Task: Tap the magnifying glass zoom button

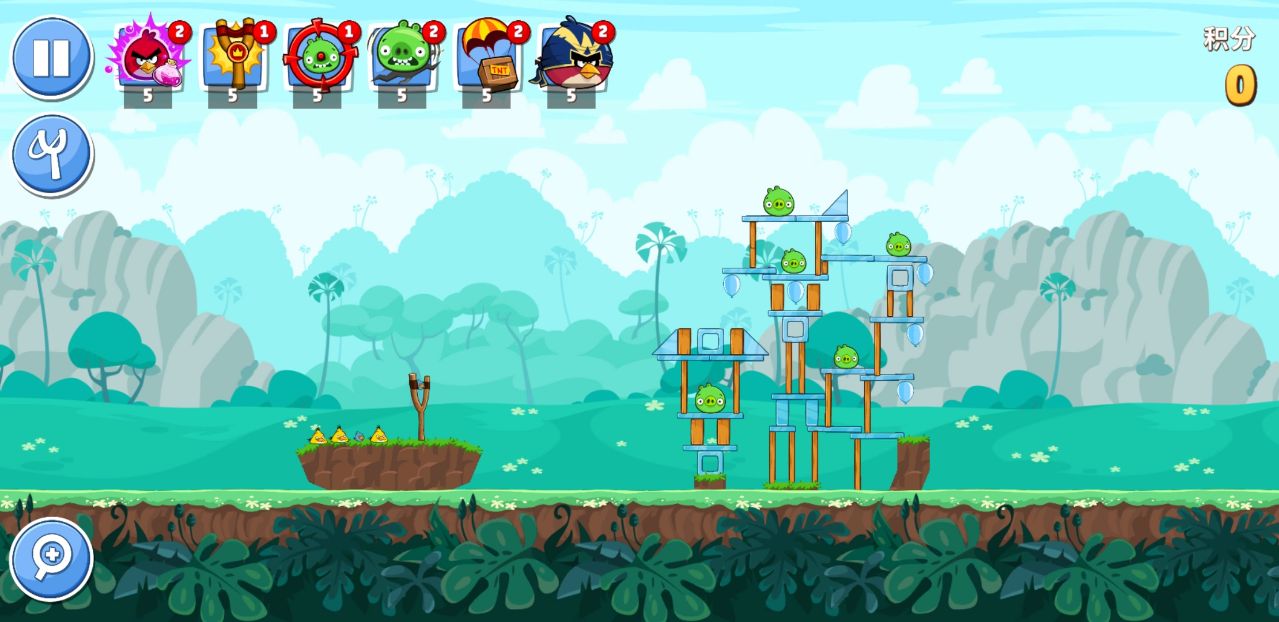Action: (x=51, y=558)
